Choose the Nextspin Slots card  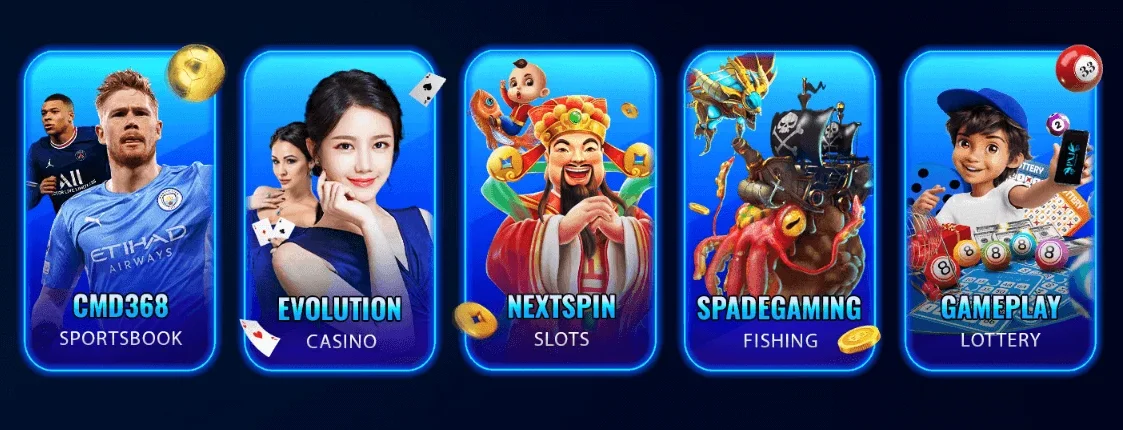pyautogui.click(x=560, y=210)
